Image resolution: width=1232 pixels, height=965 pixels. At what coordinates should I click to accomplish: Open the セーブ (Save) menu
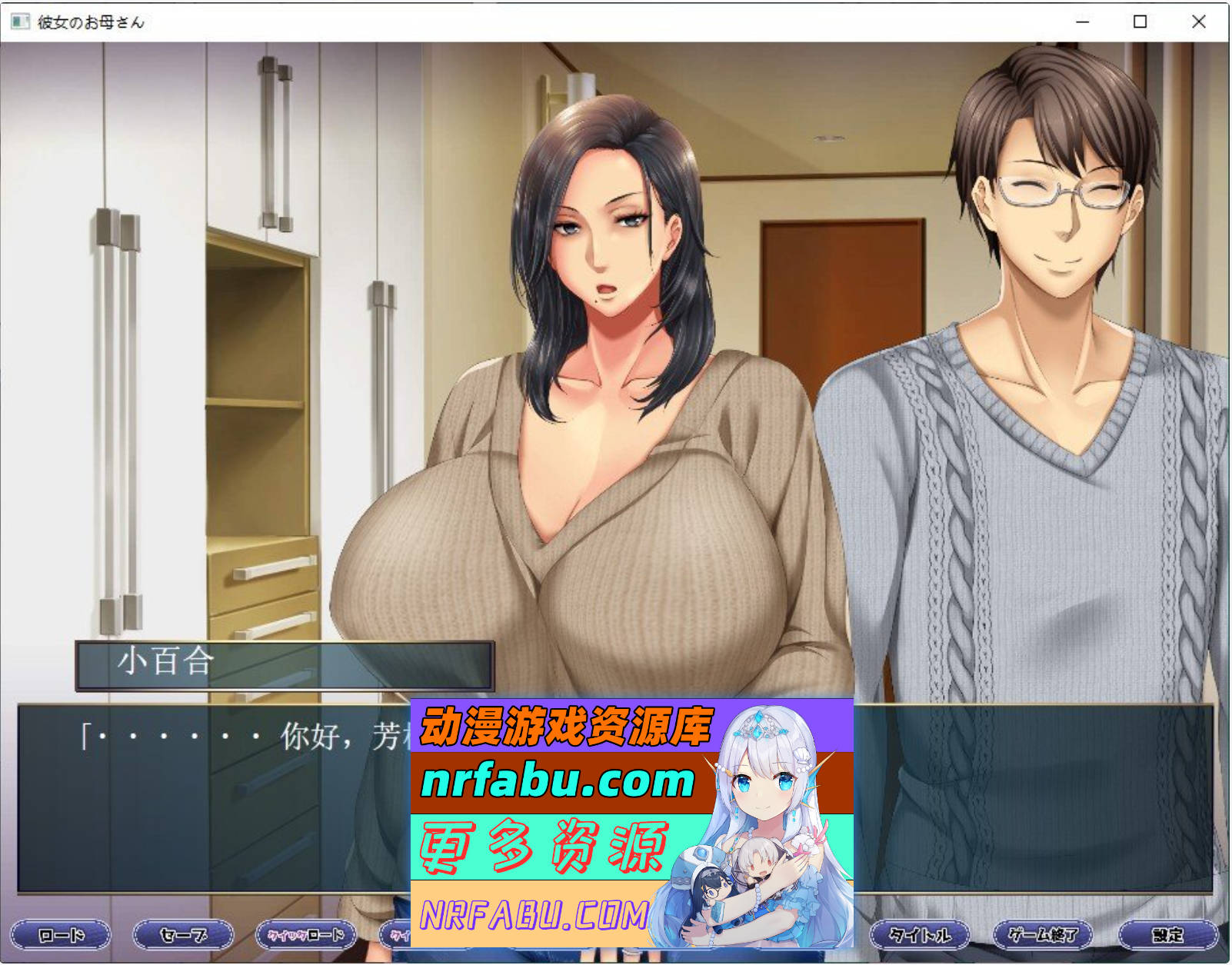[183, 937]
